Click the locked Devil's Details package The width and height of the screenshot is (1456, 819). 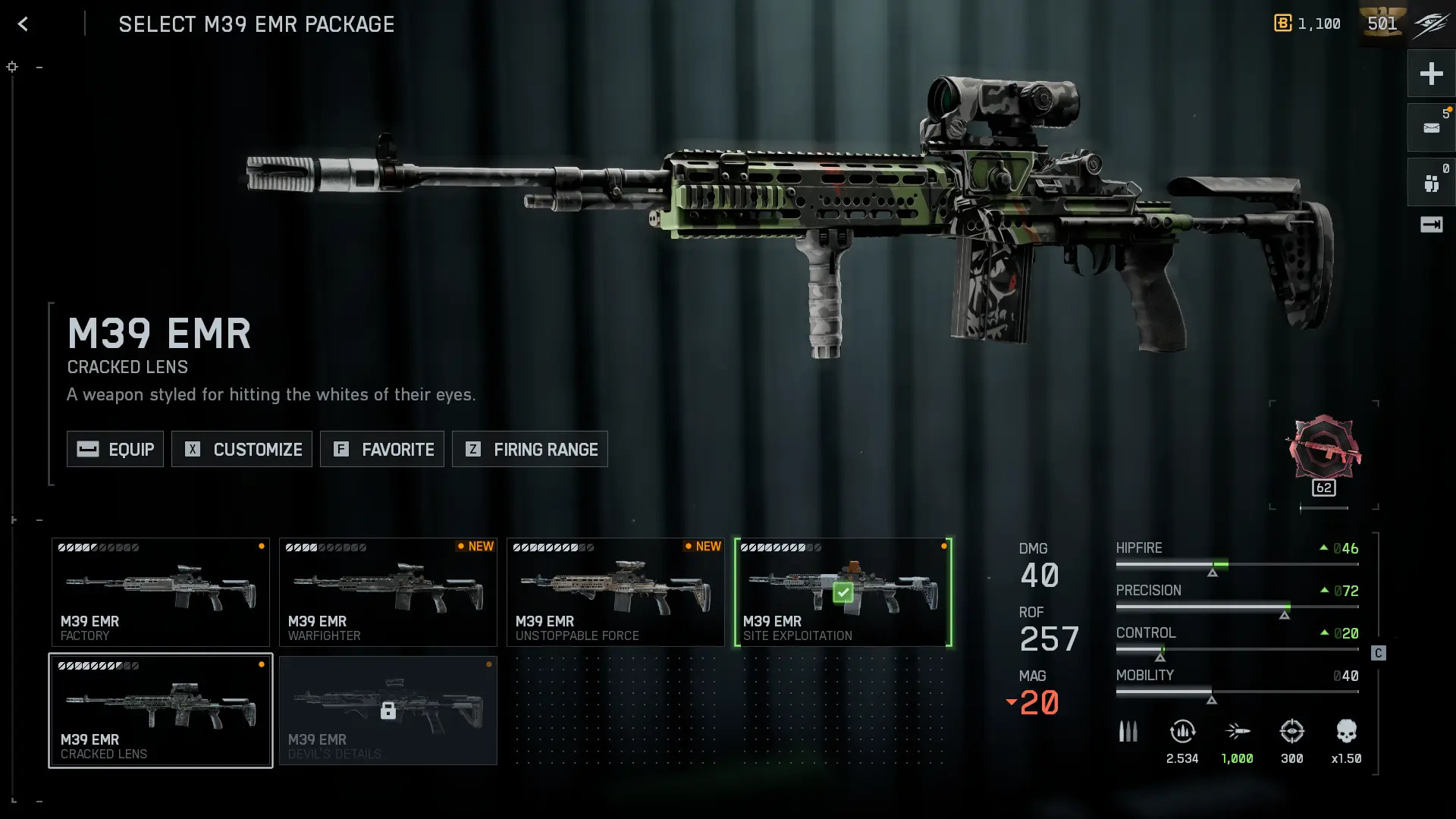pyautogui.click(x=388, y=711)
